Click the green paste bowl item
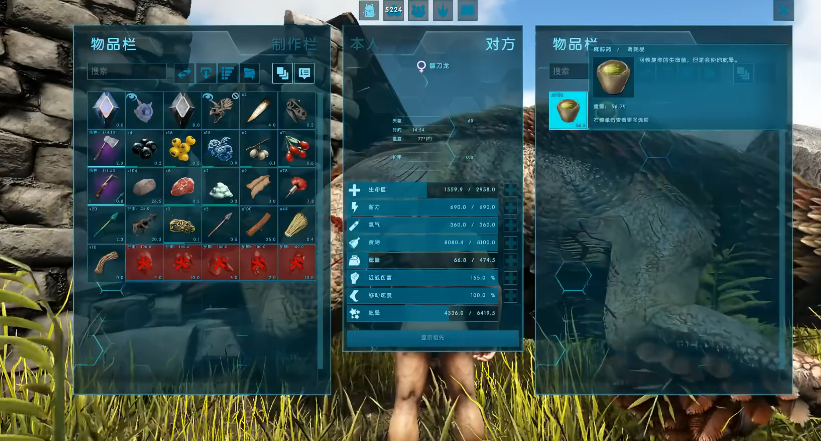 coord(568,110)
